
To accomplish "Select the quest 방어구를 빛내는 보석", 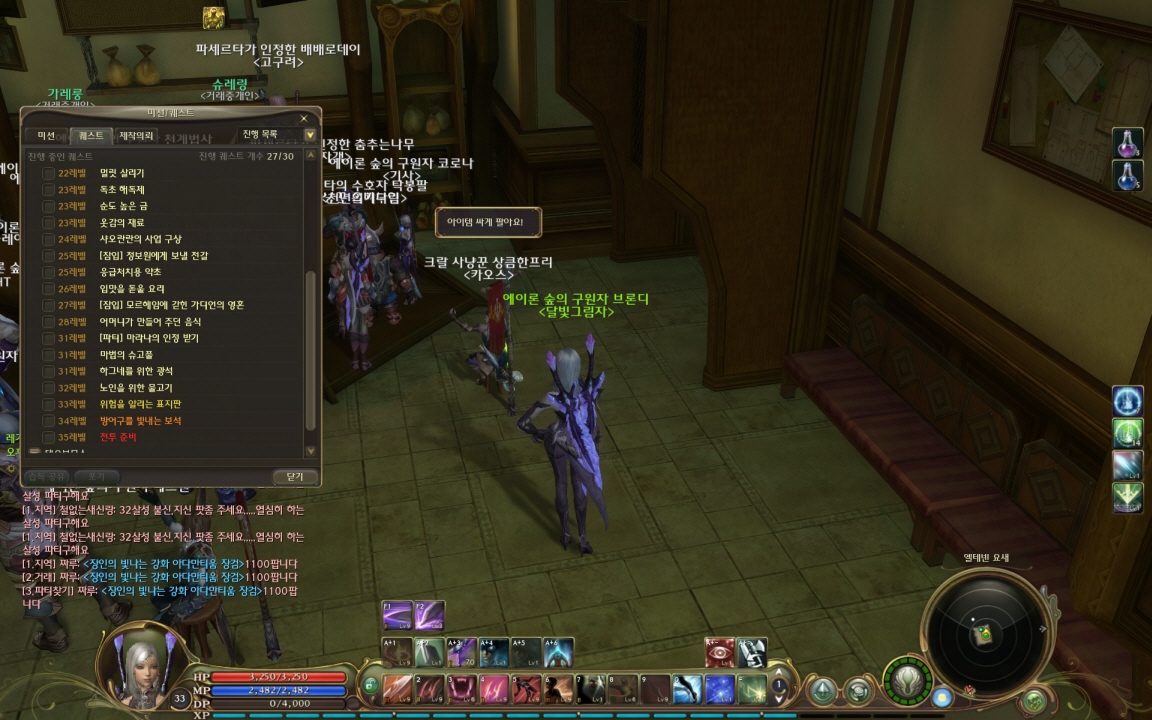I will pos(140,421).
